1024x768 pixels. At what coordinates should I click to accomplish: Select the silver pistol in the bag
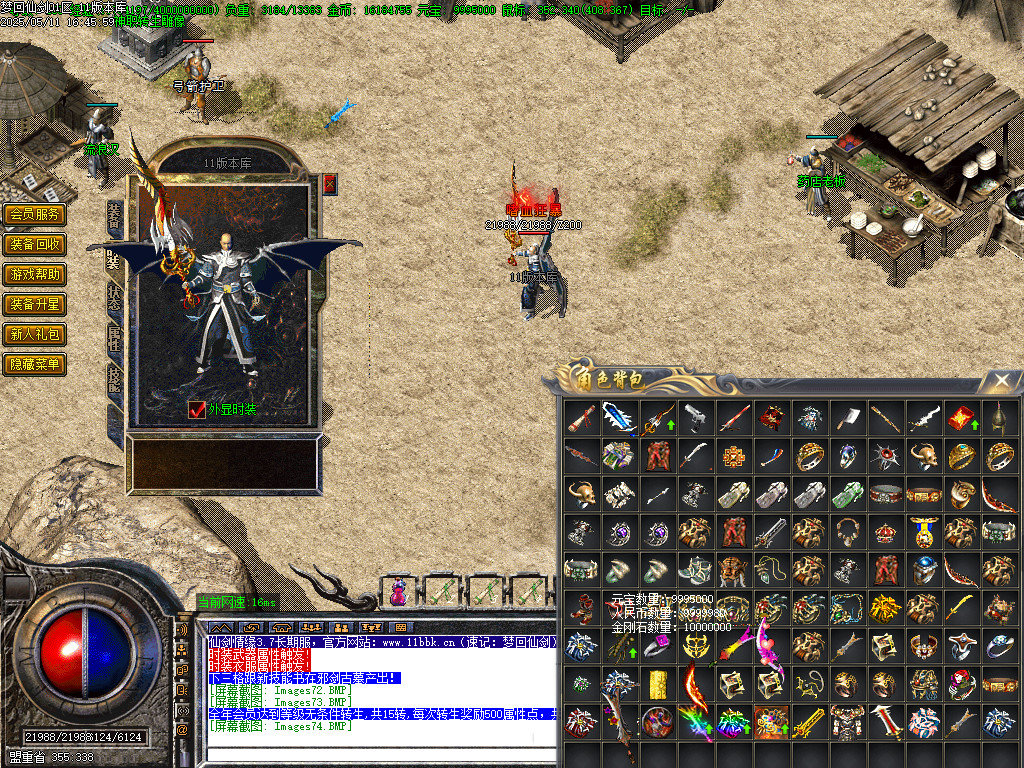click(x=695, y=417)
